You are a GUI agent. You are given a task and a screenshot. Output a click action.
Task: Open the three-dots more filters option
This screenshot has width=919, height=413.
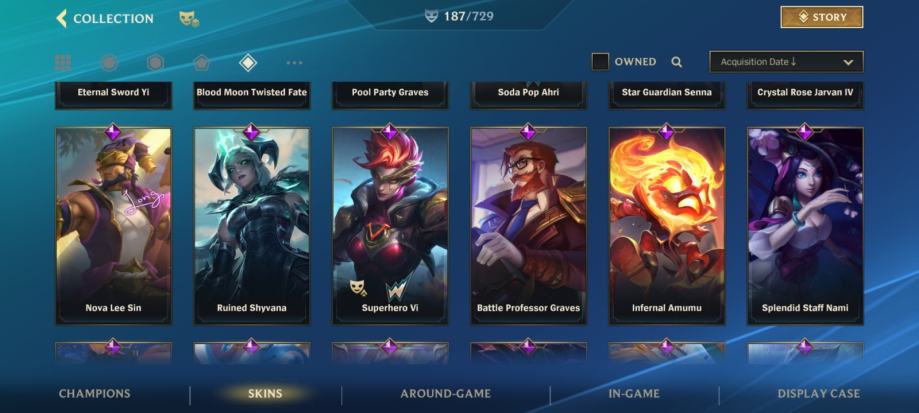(294, 63)
